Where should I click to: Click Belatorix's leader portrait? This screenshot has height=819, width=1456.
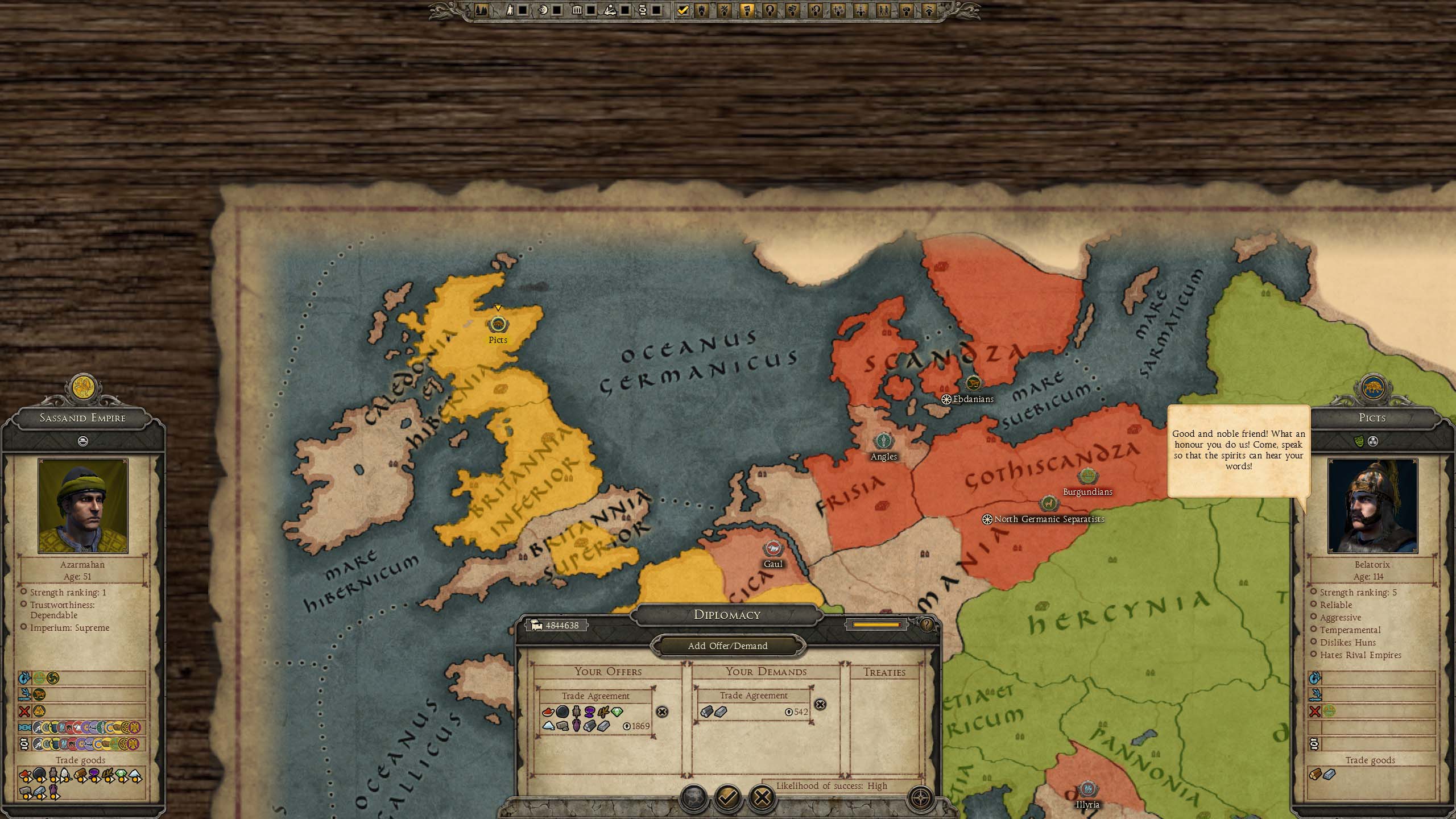(x=1372, y=506)
